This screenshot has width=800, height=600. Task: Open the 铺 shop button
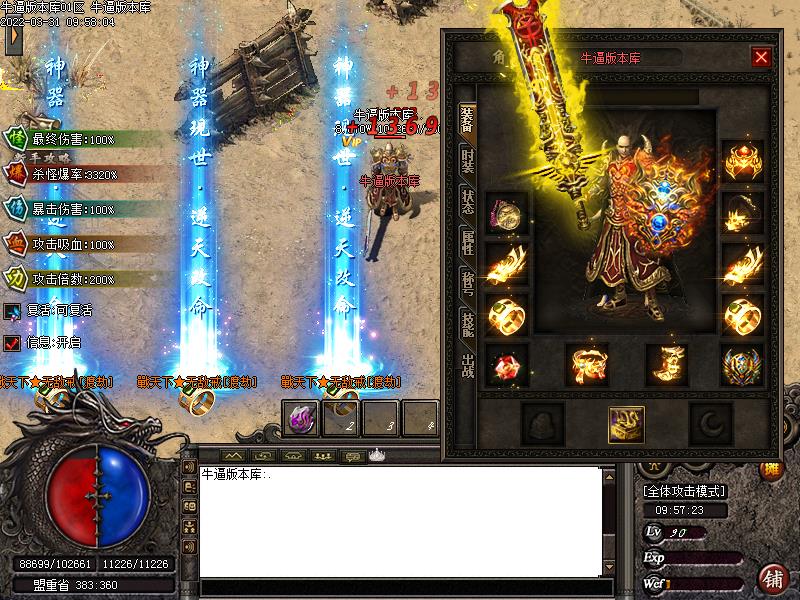pyautogui.click(x=771, y=579)
